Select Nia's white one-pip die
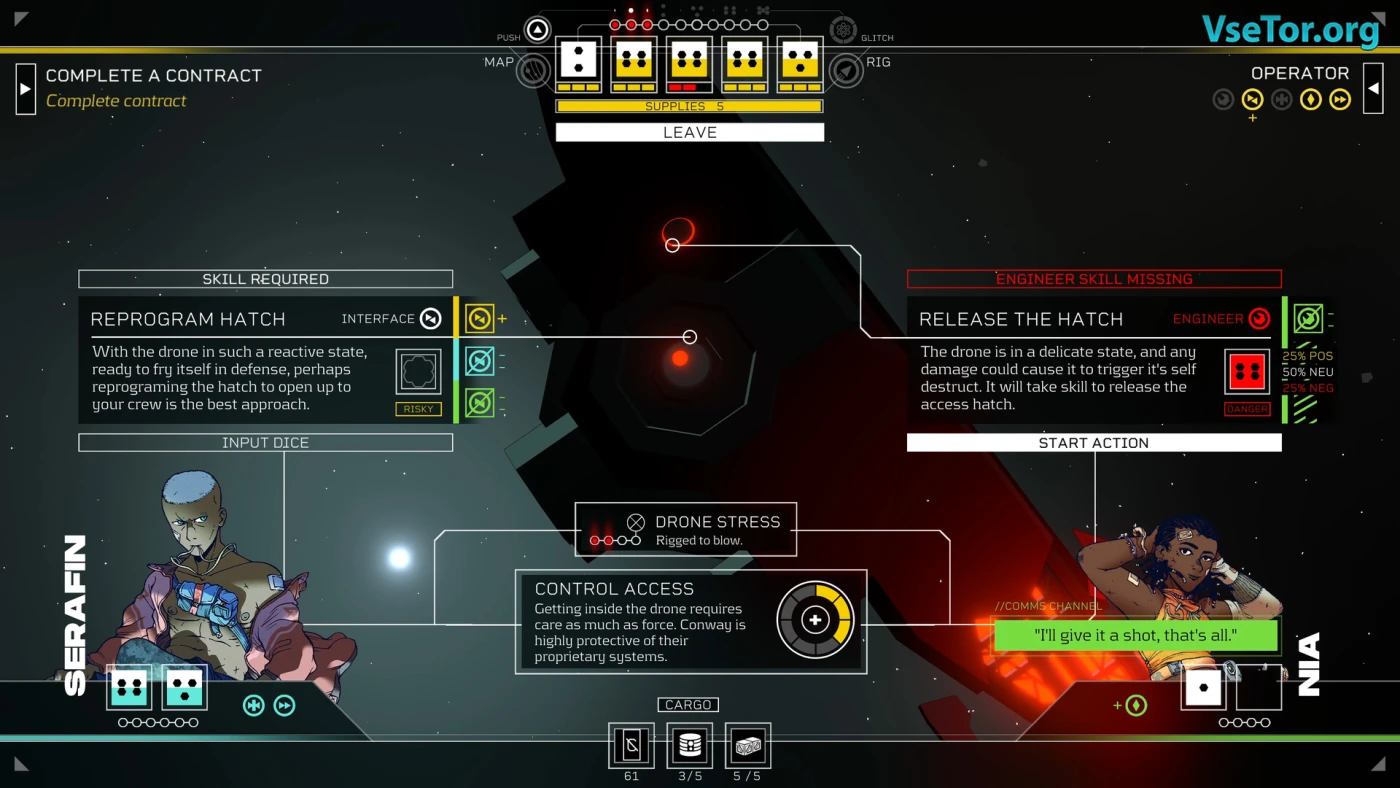The height and width of the screenshot is (788, 1400). coord(1203,688)
